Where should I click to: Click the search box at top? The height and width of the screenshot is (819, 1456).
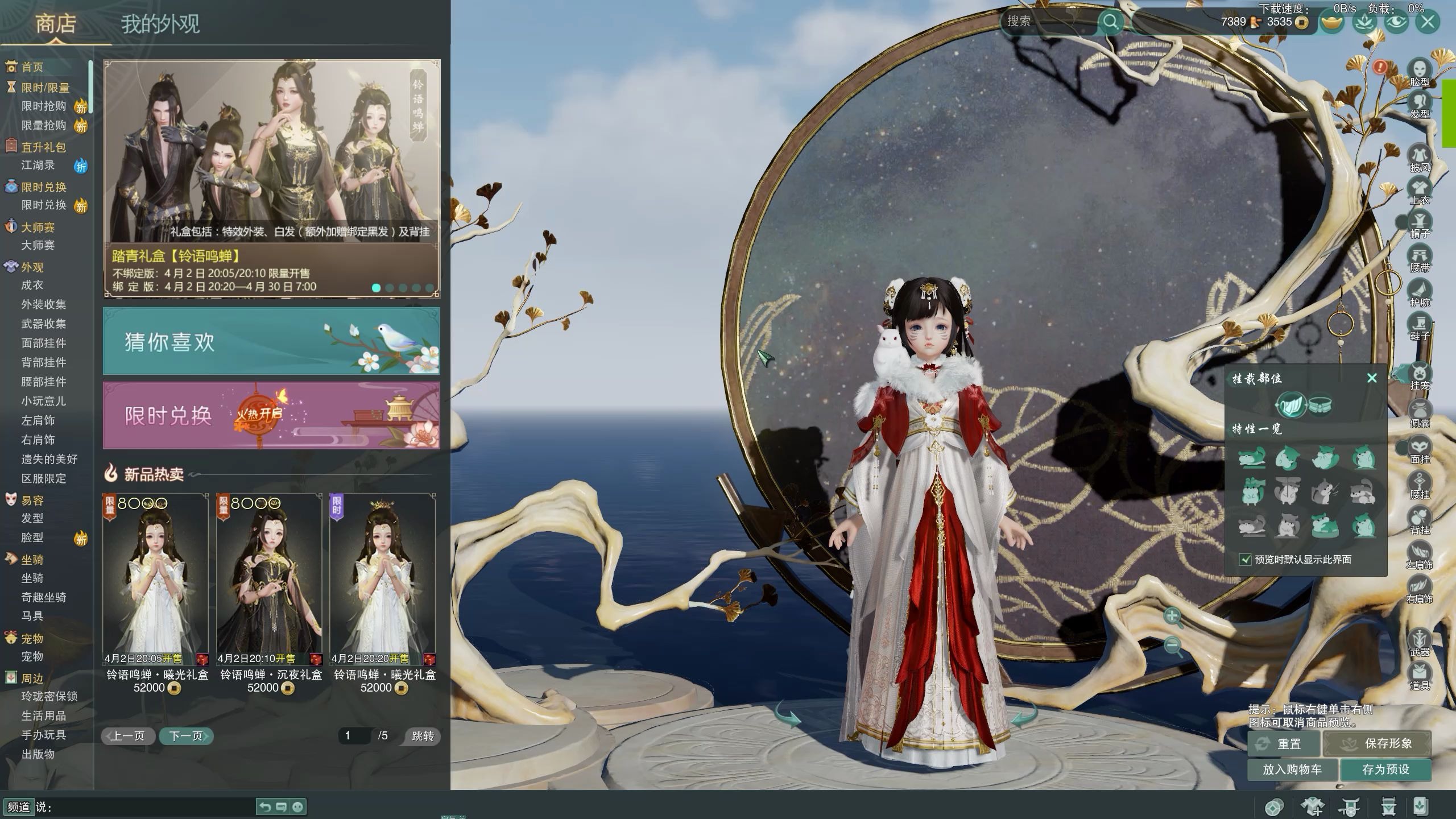1049,22
